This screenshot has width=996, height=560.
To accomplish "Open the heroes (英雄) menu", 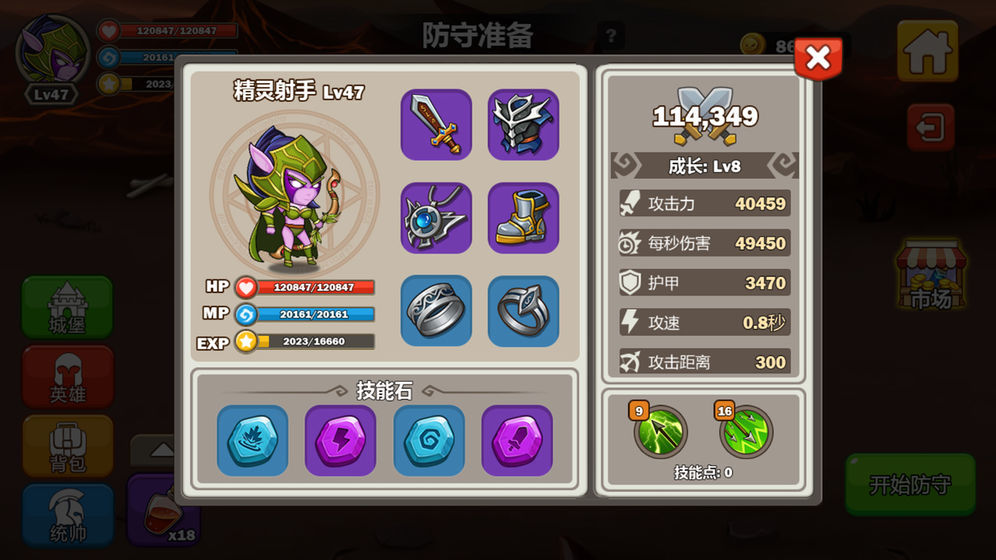I will [67, 377].
